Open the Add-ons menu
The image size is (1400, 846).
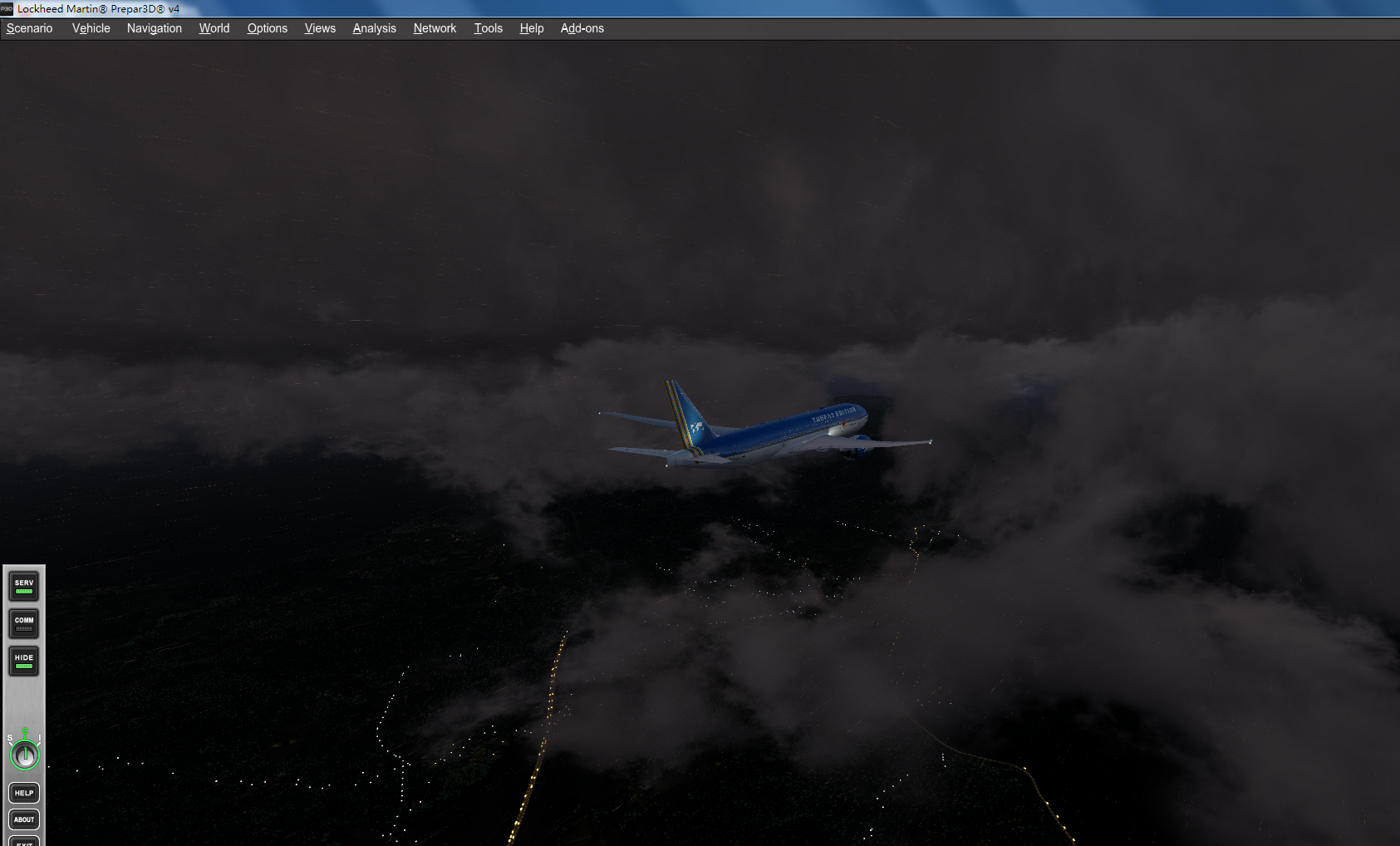(x=582, y=27)
